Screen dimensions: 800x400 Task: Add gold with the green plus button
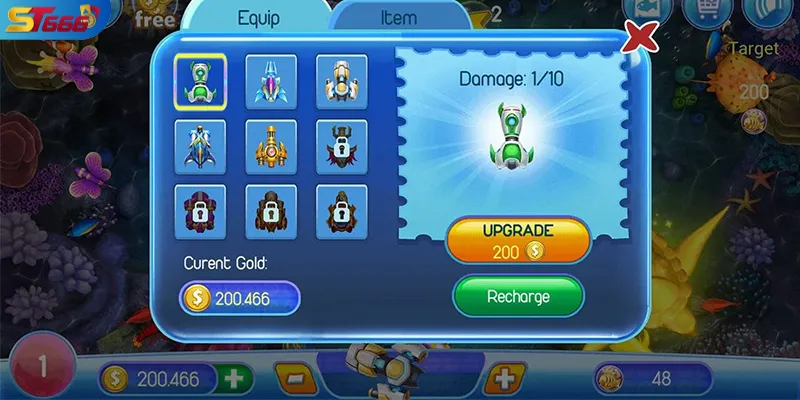234,379
